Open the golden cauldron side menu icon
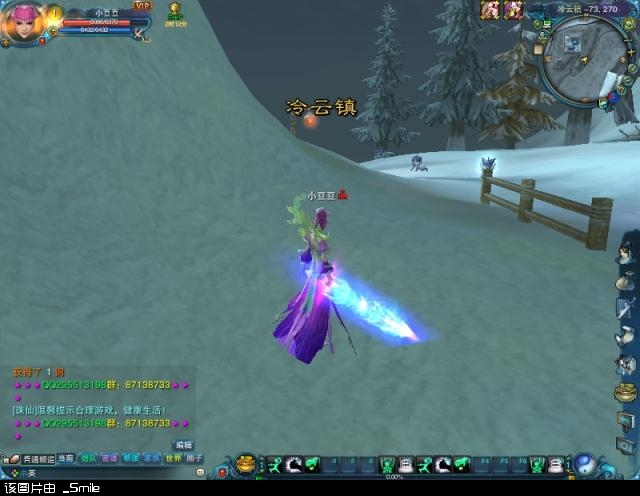The image size is (640, 496). tap(626, 391)
